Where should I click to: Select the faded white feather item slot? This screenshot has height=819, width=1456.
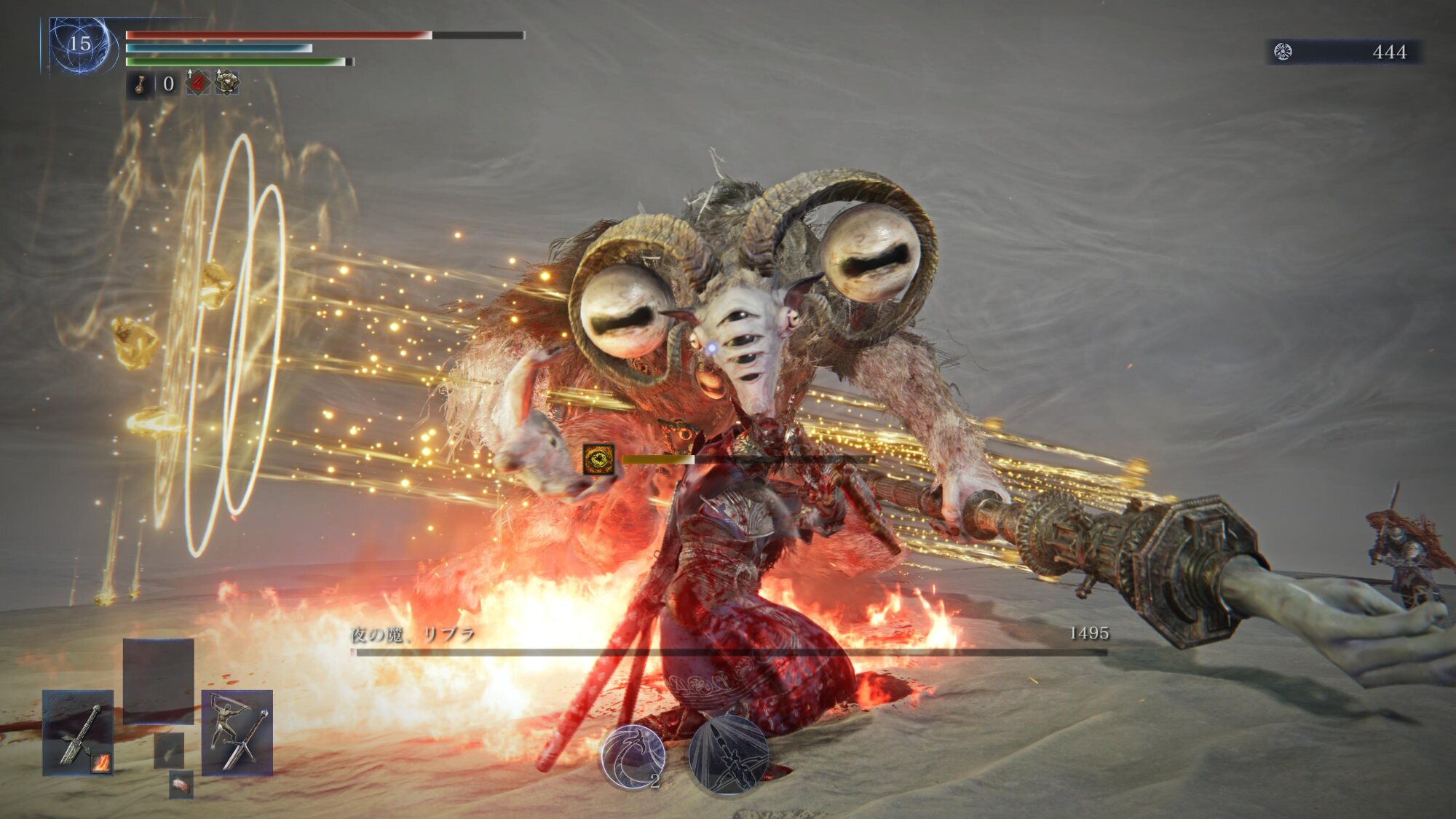point(168,750)
